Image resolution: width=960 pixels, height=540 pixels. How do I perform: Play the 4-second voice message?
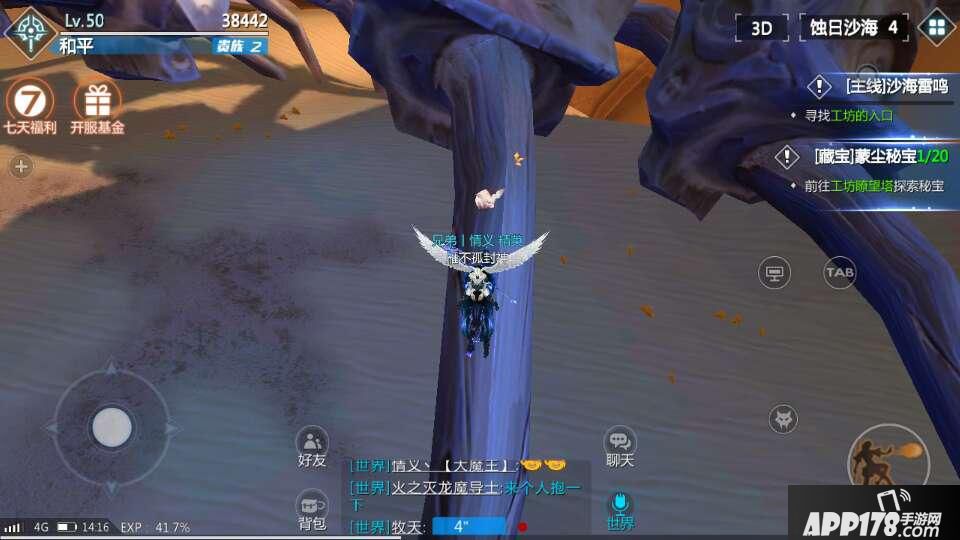point(469,526)
